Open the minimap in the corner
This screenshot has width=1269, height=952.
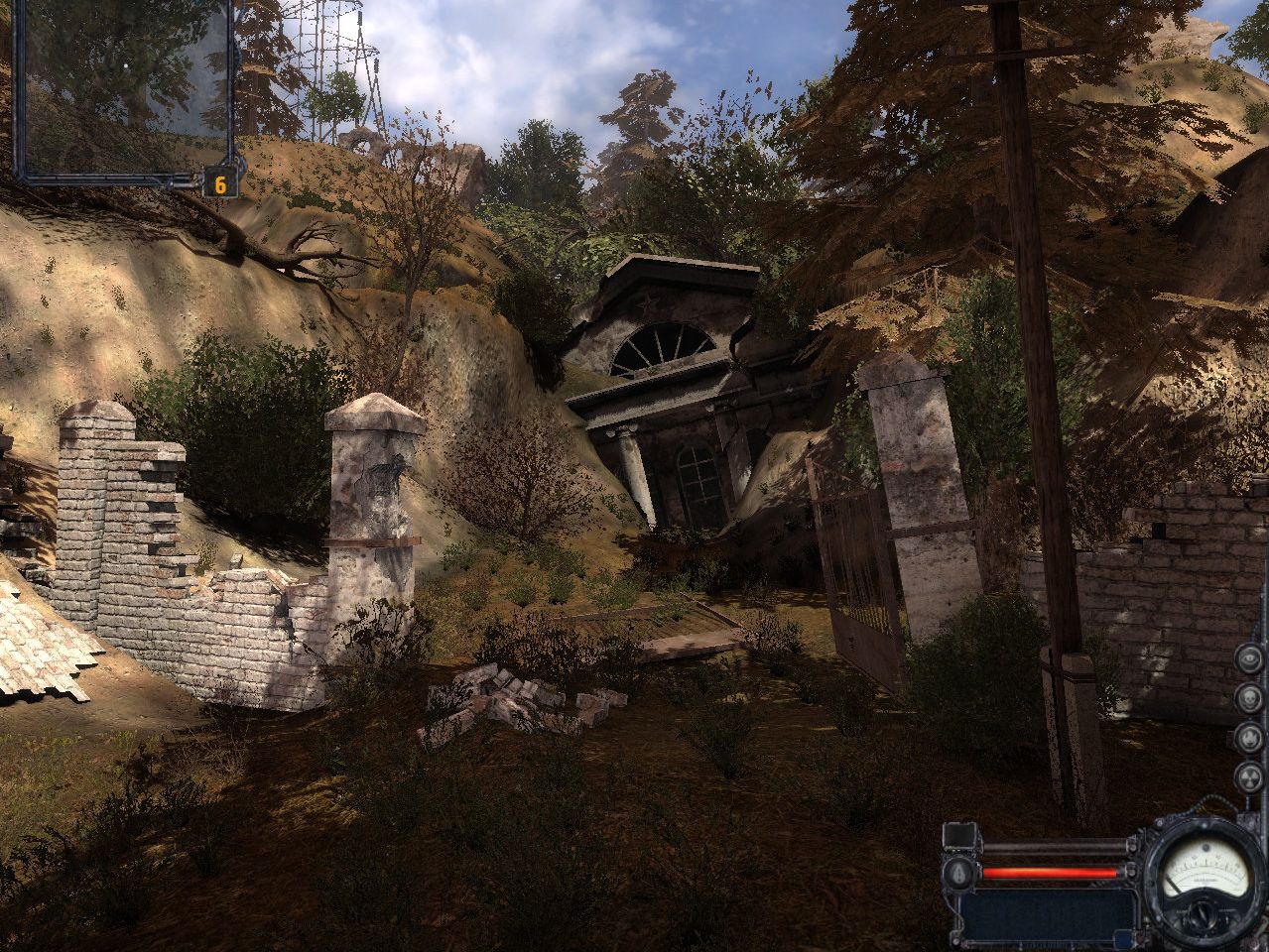tap(124, 89)
